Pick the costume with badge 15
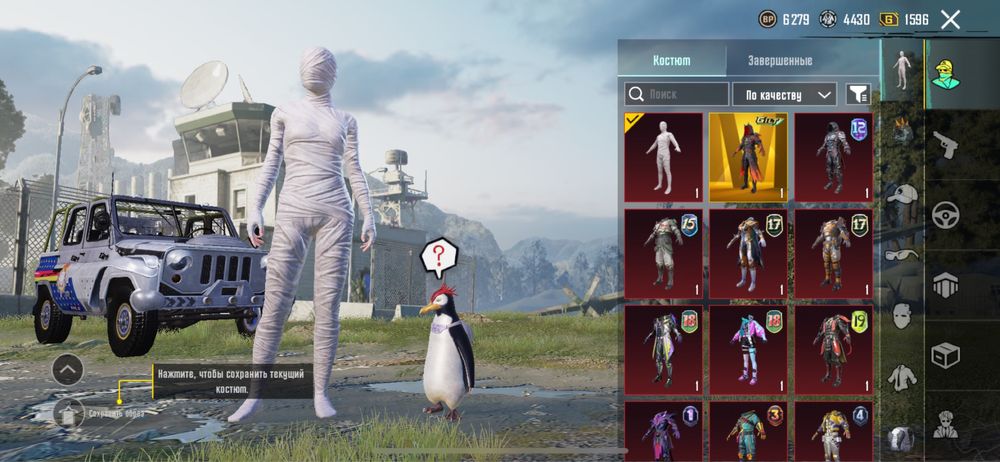 (663, 253)
